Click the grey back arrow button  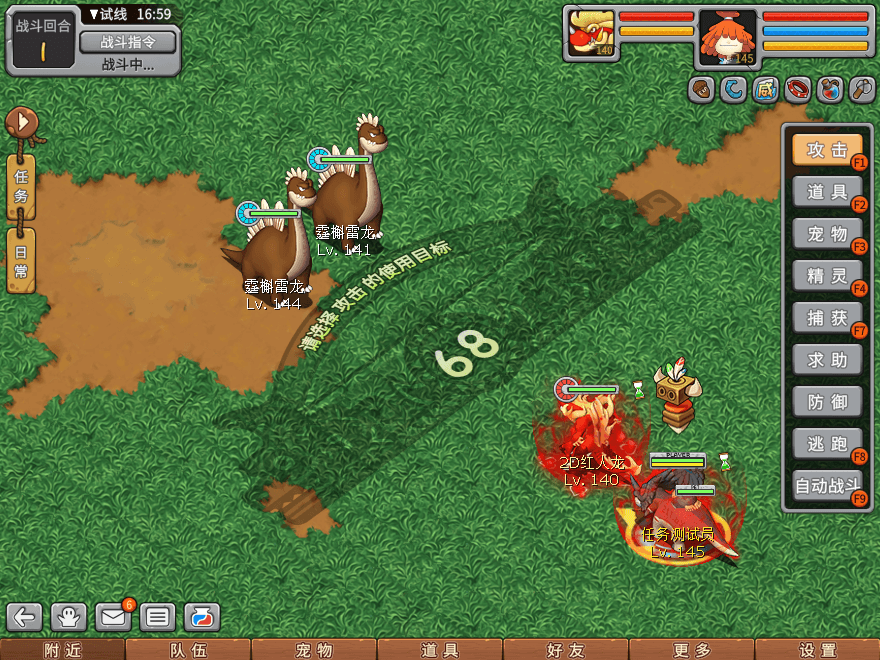coord(26,617)
